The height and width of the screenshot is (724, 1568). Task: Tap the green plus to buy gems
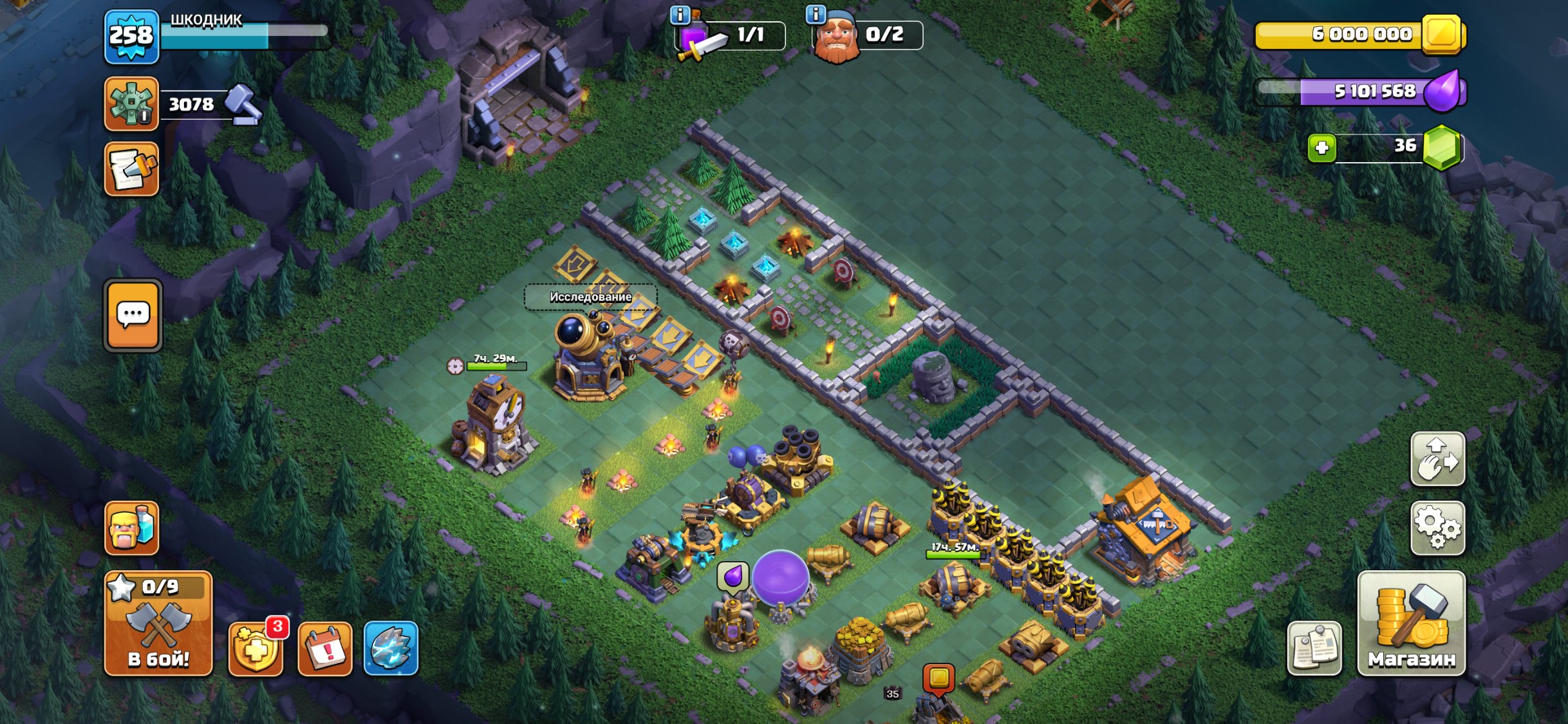click(1321, 148)
